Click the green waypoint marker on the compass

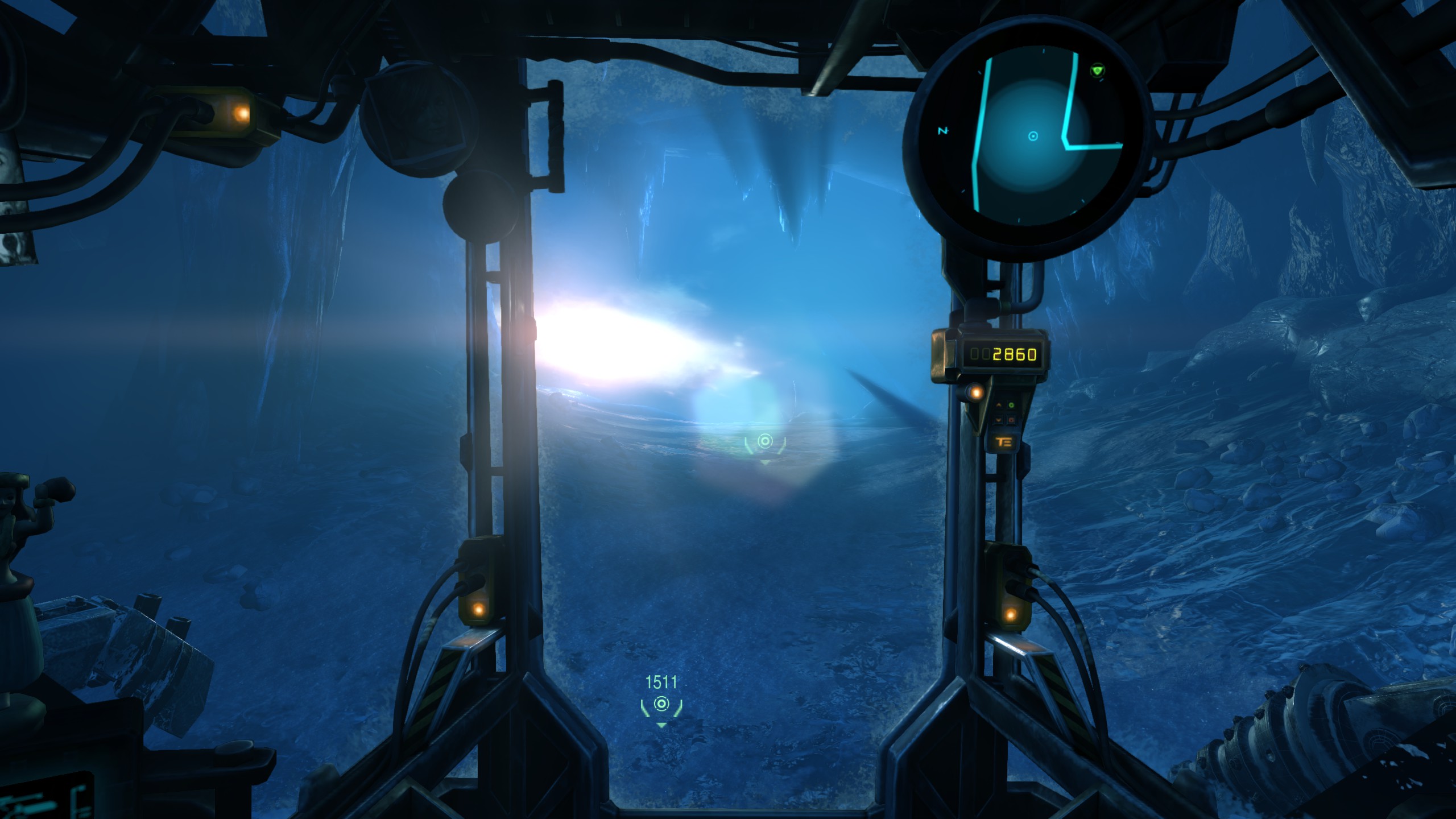[x=1098, y=70]
